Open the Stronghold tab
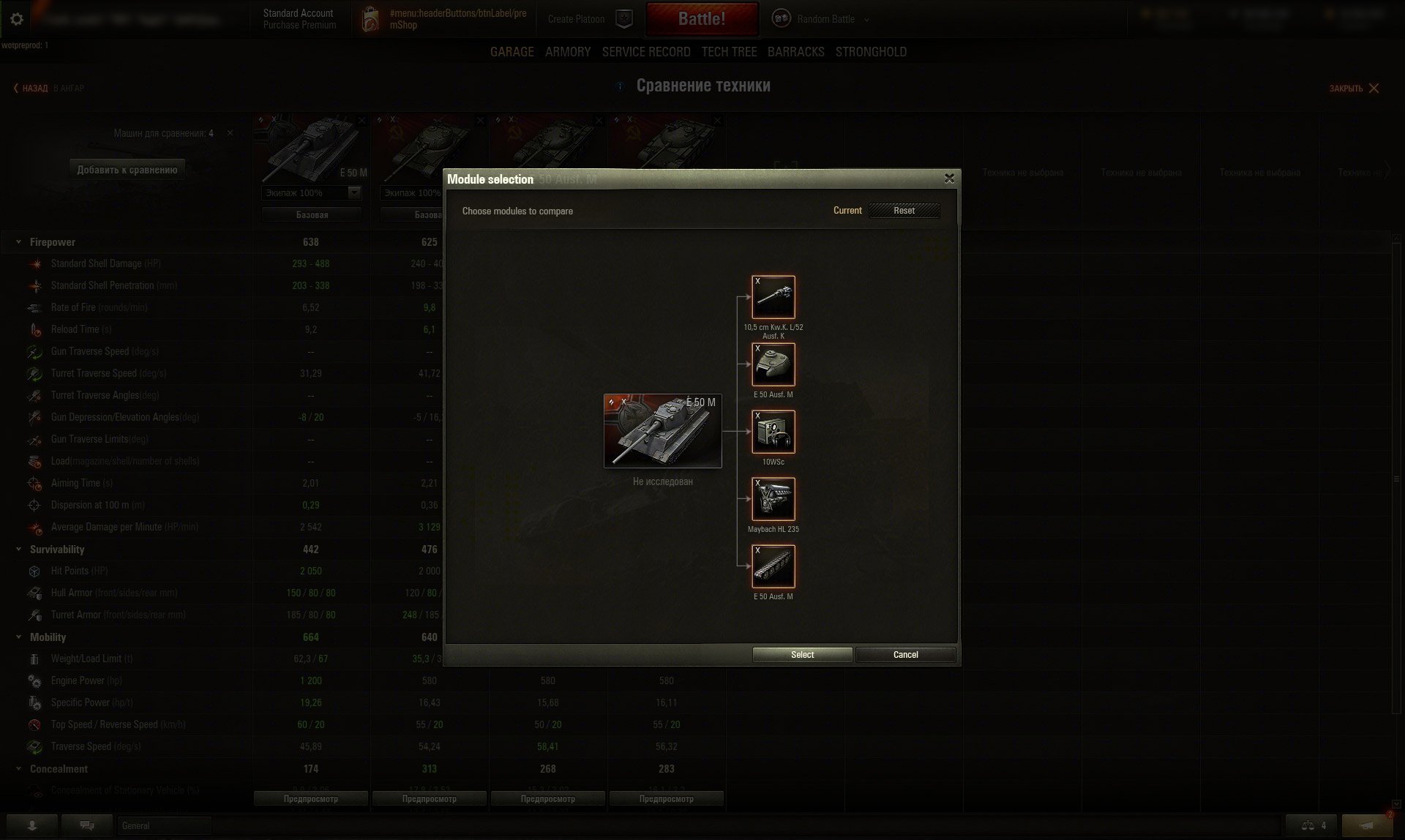 click(871, 52)
